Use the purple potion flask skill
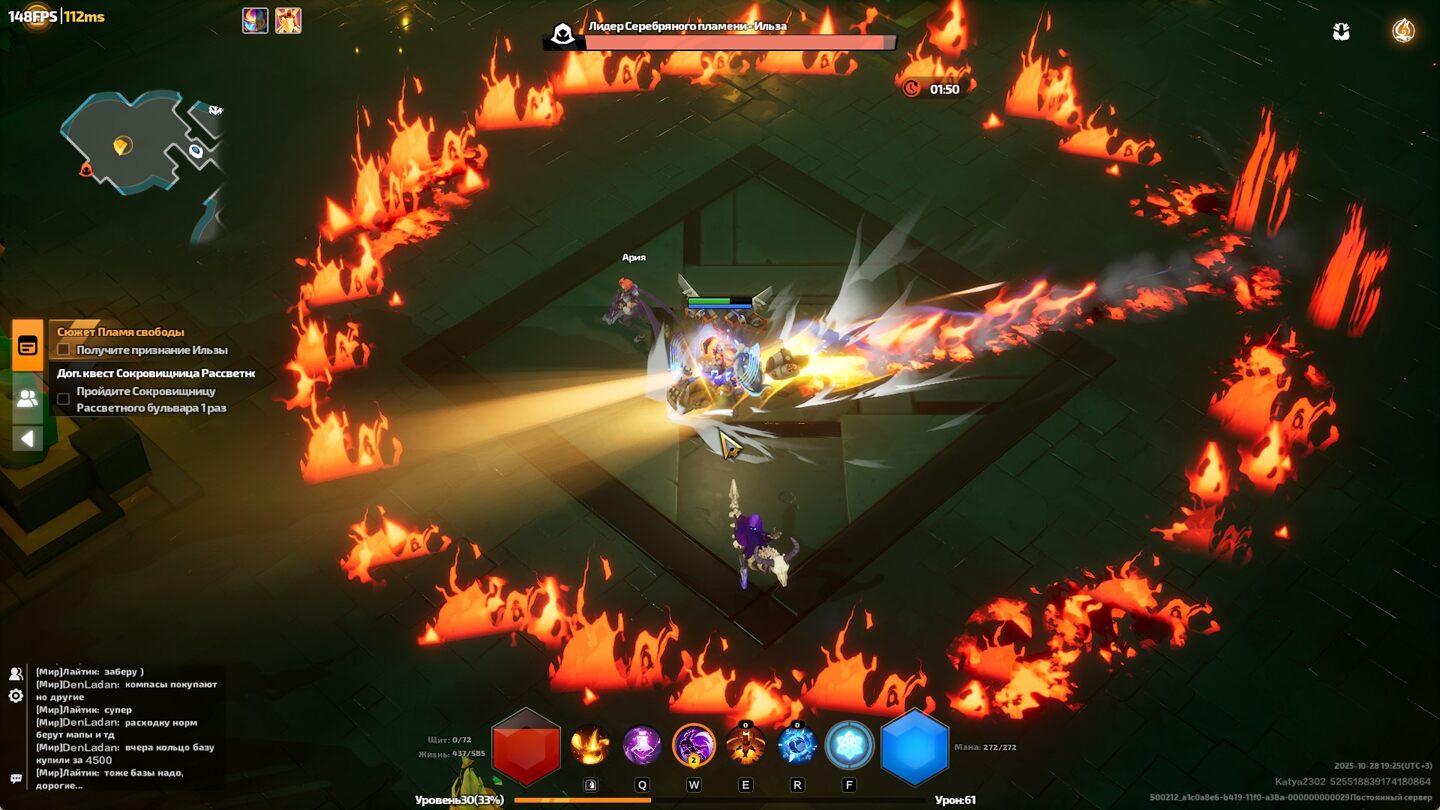This screenshot has height=810, width=1440. (642, 745)
